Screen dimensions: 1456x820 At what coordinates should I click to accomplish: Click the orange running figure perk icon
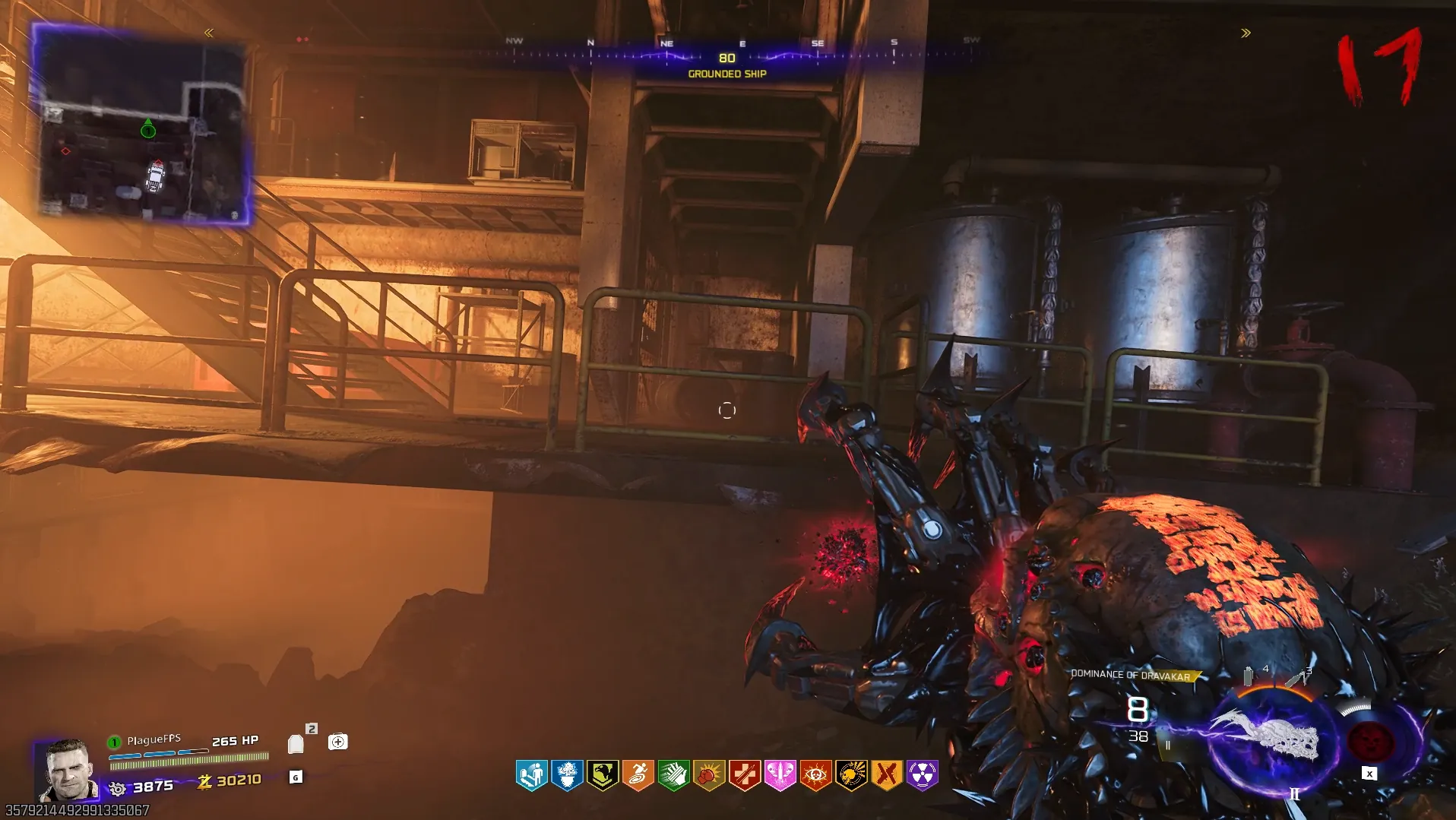click(x=638, y=775)
